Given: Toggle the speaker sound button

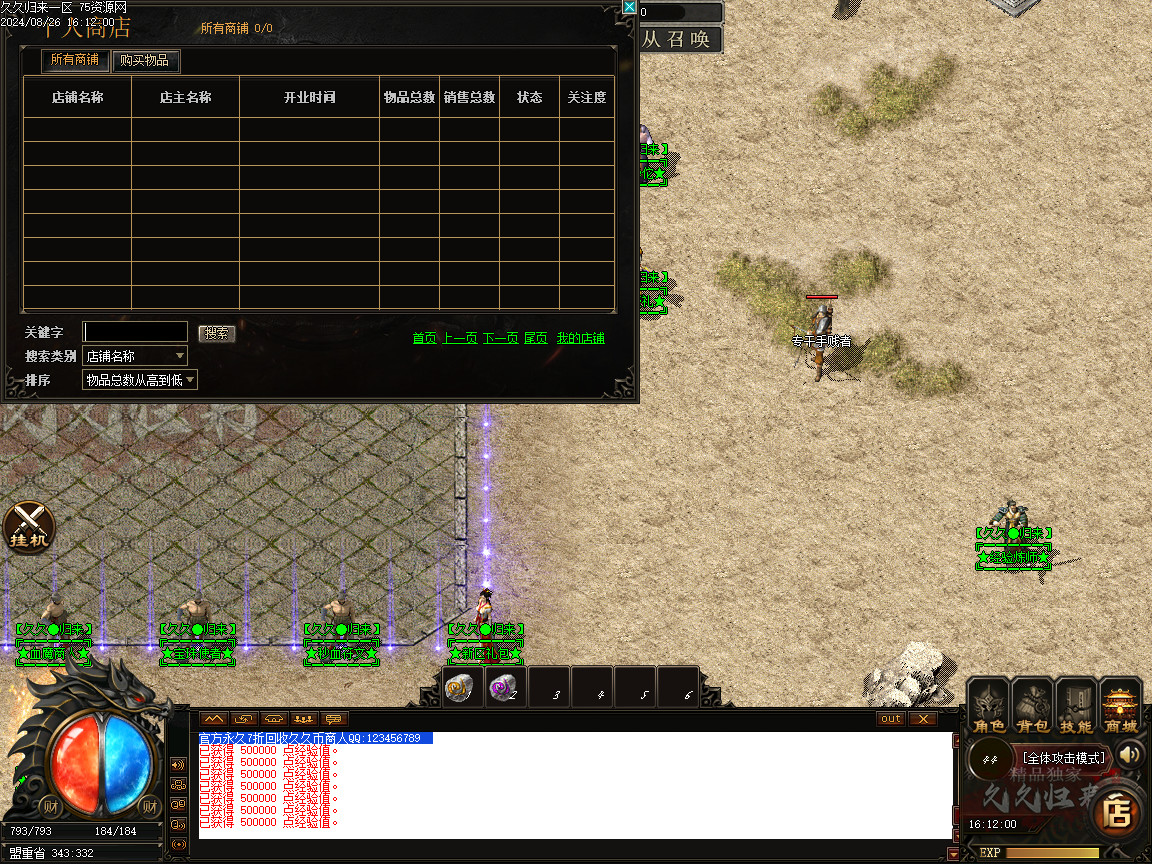Looking at the screenshot, I should pyautogui.click(x=1130, y=754).
